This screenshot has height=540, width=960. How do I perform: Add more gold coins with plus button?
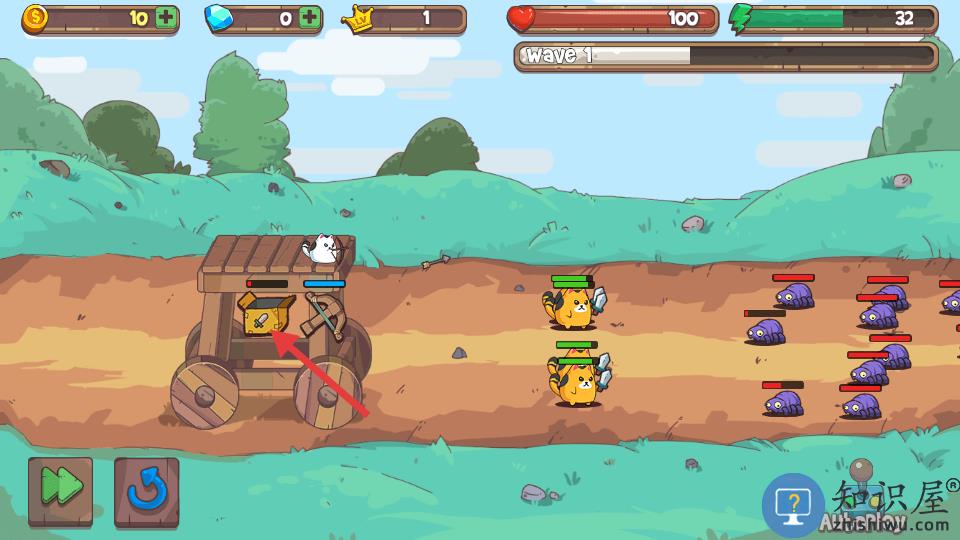point(166,18)
